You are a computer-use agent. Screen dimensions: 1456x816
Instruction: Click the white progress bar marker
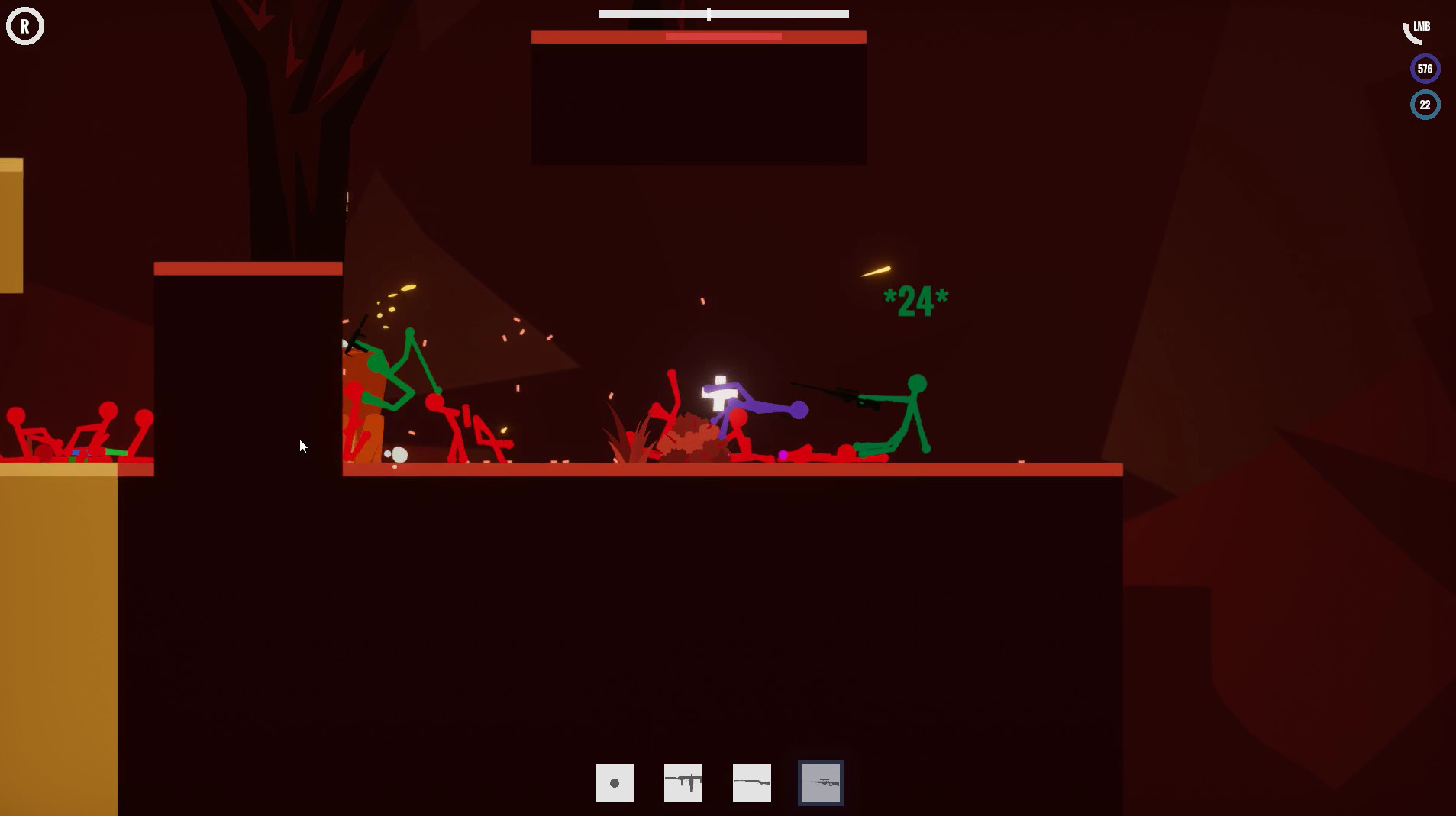(x=709, y=13)
